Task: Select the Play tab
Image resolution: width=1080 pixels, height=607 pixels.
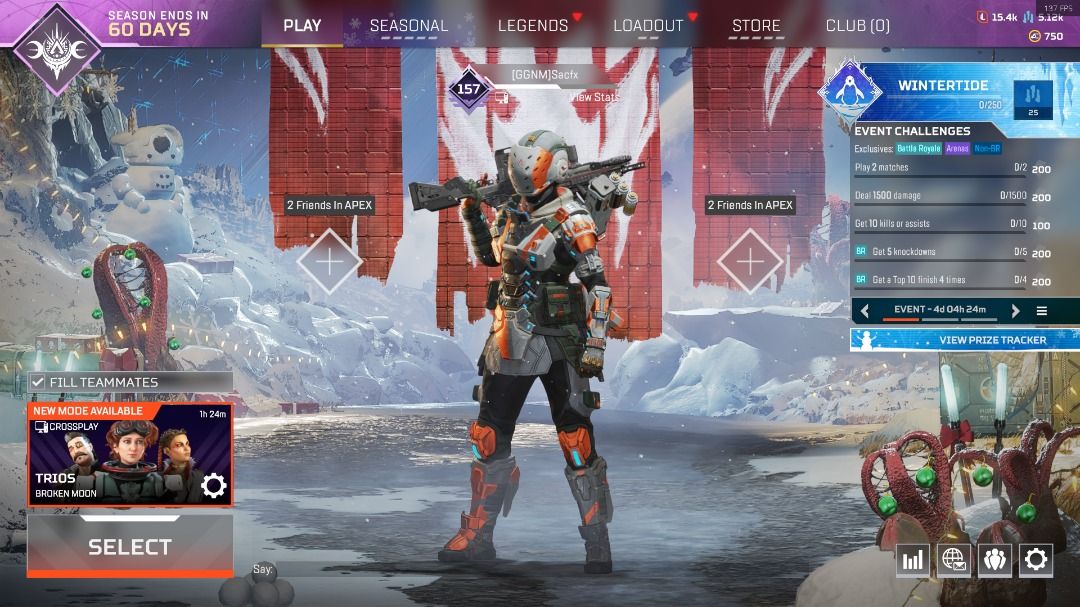Action: pyautogui.click(x=302, y=25)
